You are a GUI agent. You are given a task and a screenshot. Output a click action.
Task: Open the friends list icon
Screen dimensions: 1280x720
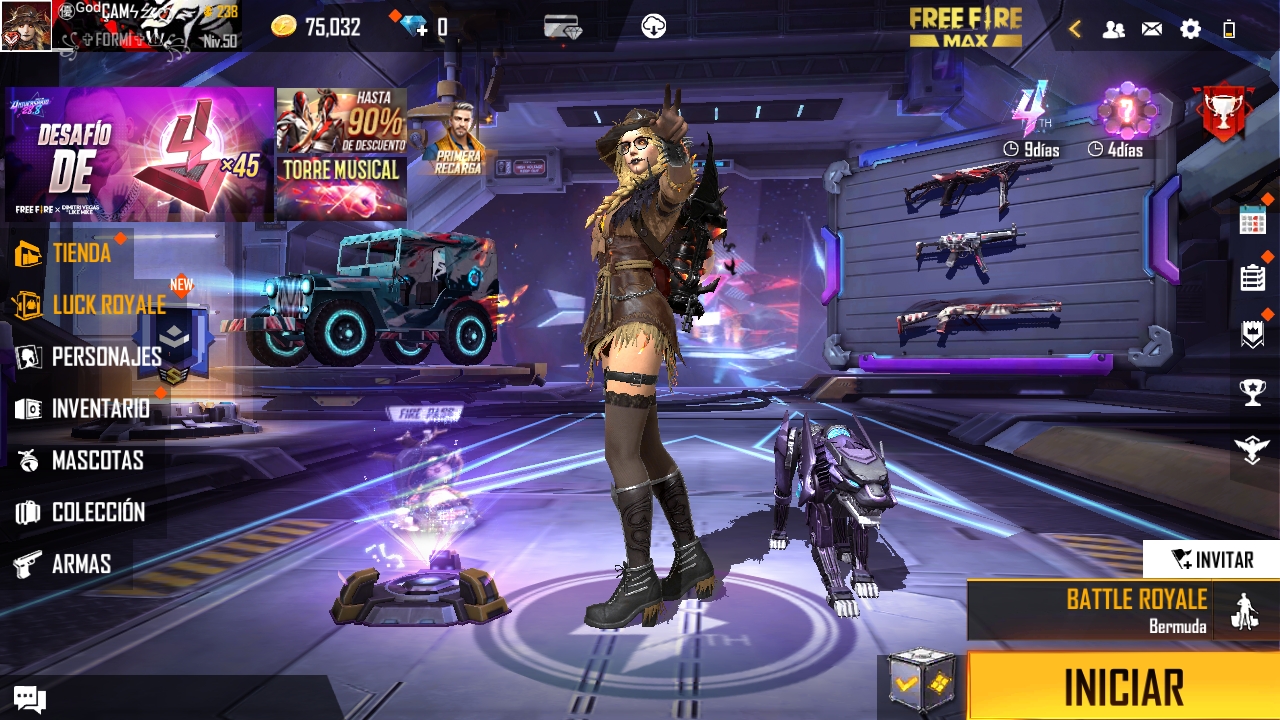[x=1113, y=29]
